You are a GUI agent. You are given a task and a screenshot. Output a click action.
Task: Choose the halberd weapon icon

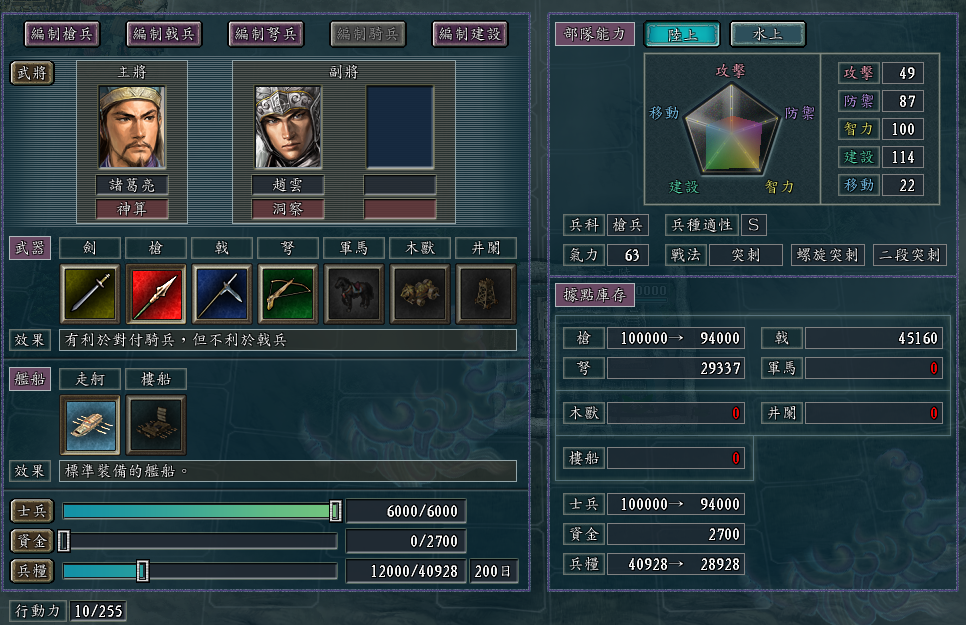point(222,294)
